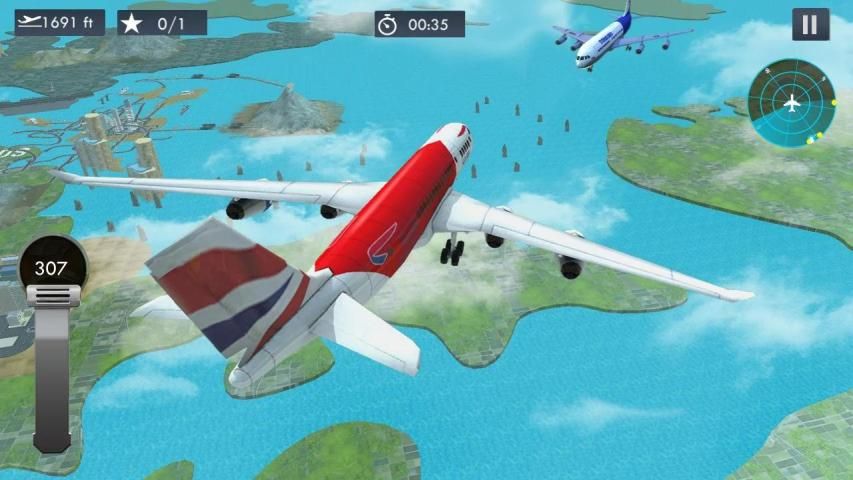Click the circular radar minimap
This screenshot has height=480, width=853.
[791, 103]
